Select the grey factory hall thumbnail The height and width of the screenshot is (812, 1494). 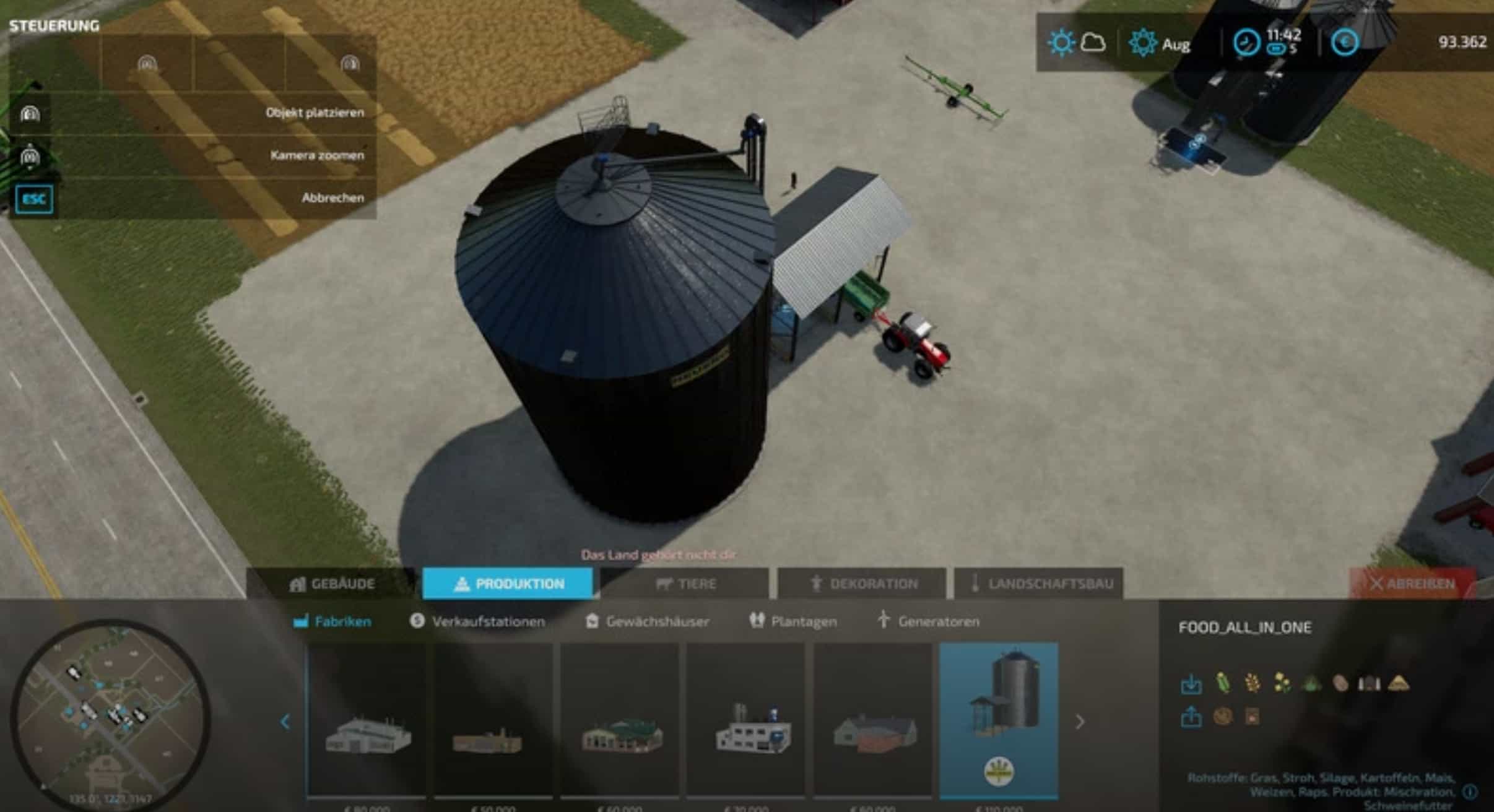368,722
